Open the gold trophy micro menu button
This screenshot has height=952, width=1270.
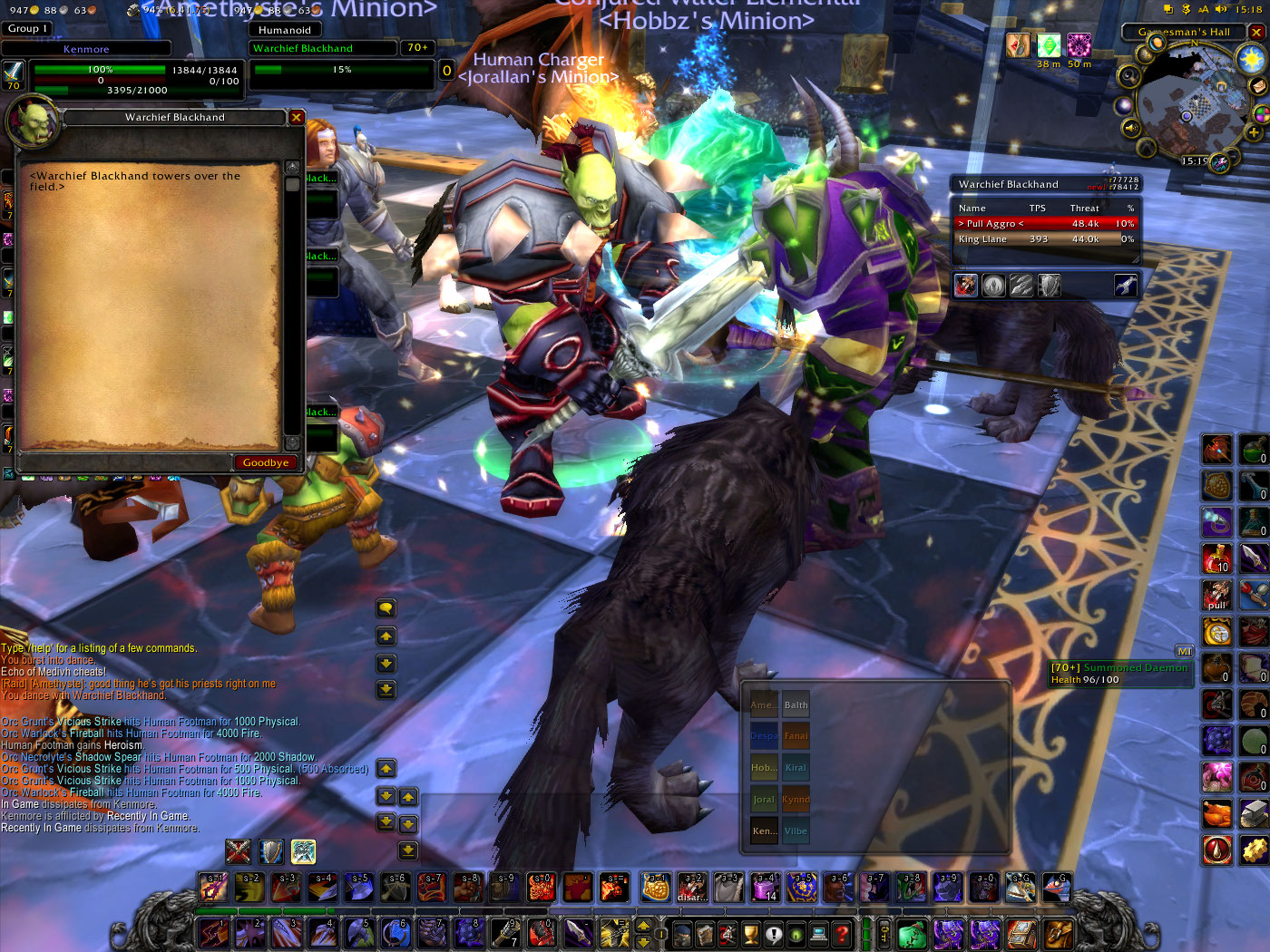750,934
